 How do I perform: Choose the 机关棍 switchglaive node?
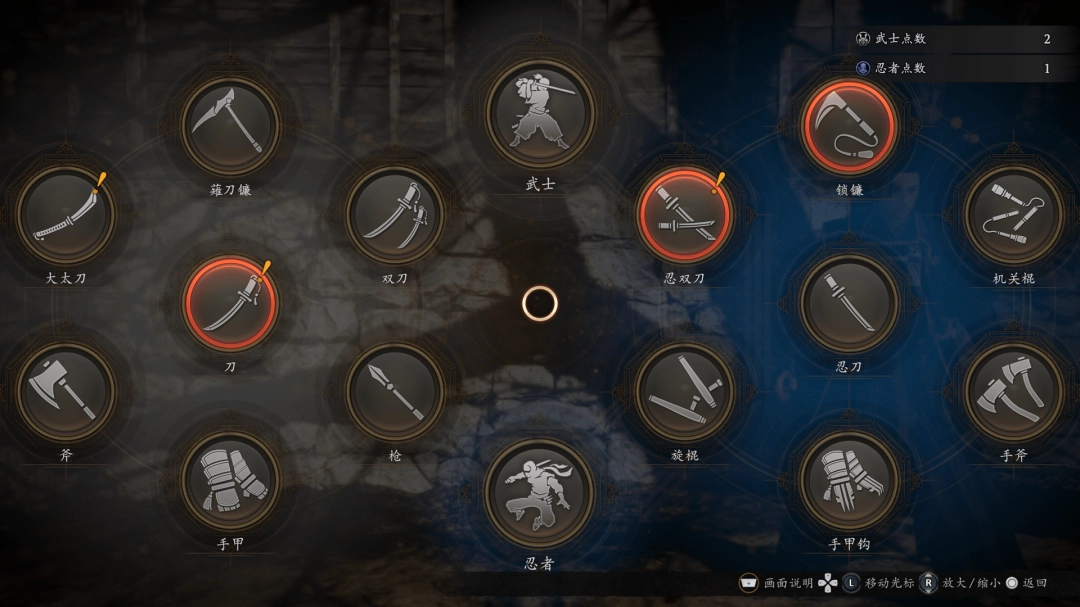point(1013,215)
